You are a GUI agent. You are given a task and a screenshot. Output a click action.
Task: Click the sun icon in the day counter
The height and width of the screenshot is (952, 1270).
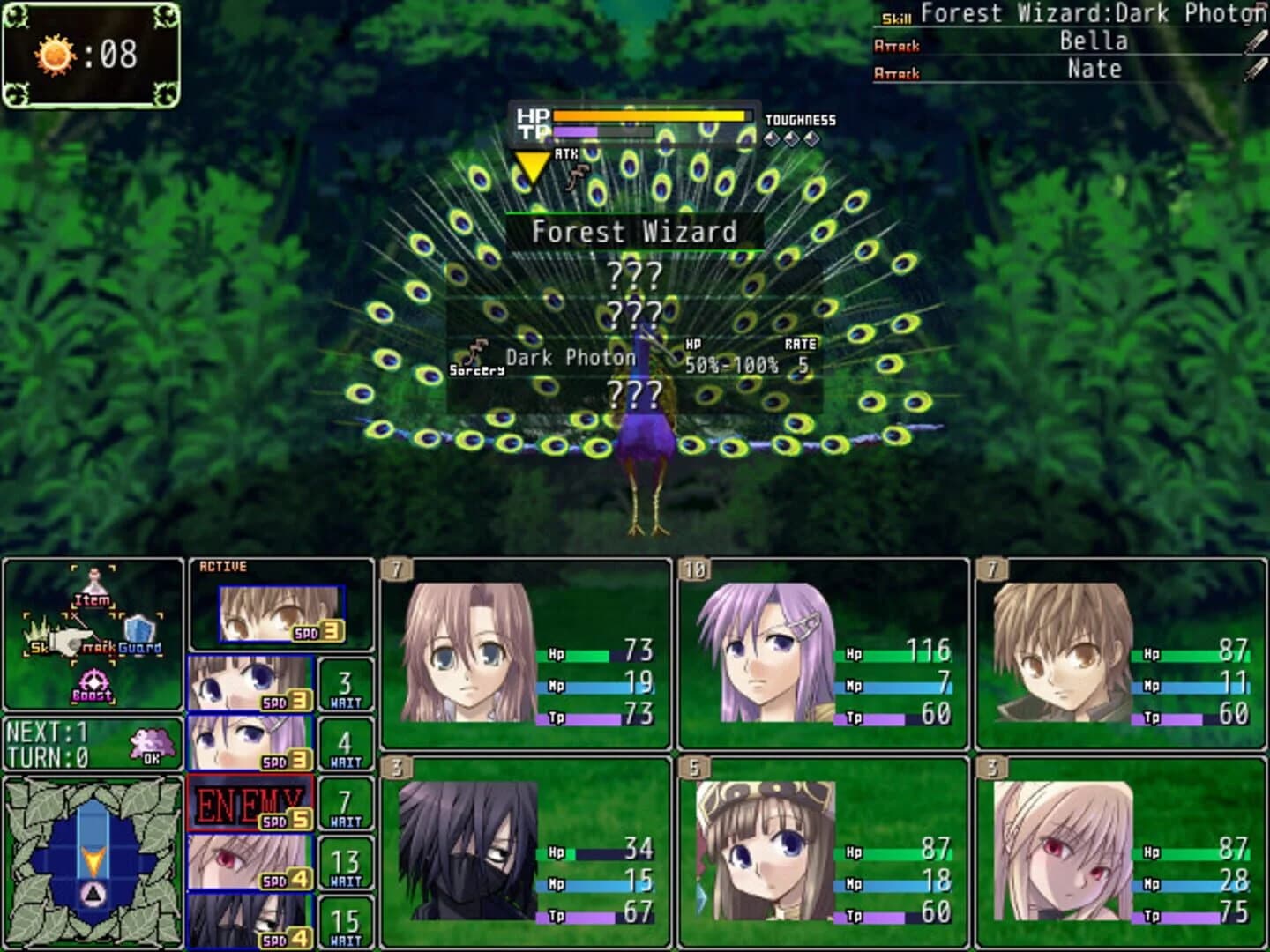tap(55, 54)
